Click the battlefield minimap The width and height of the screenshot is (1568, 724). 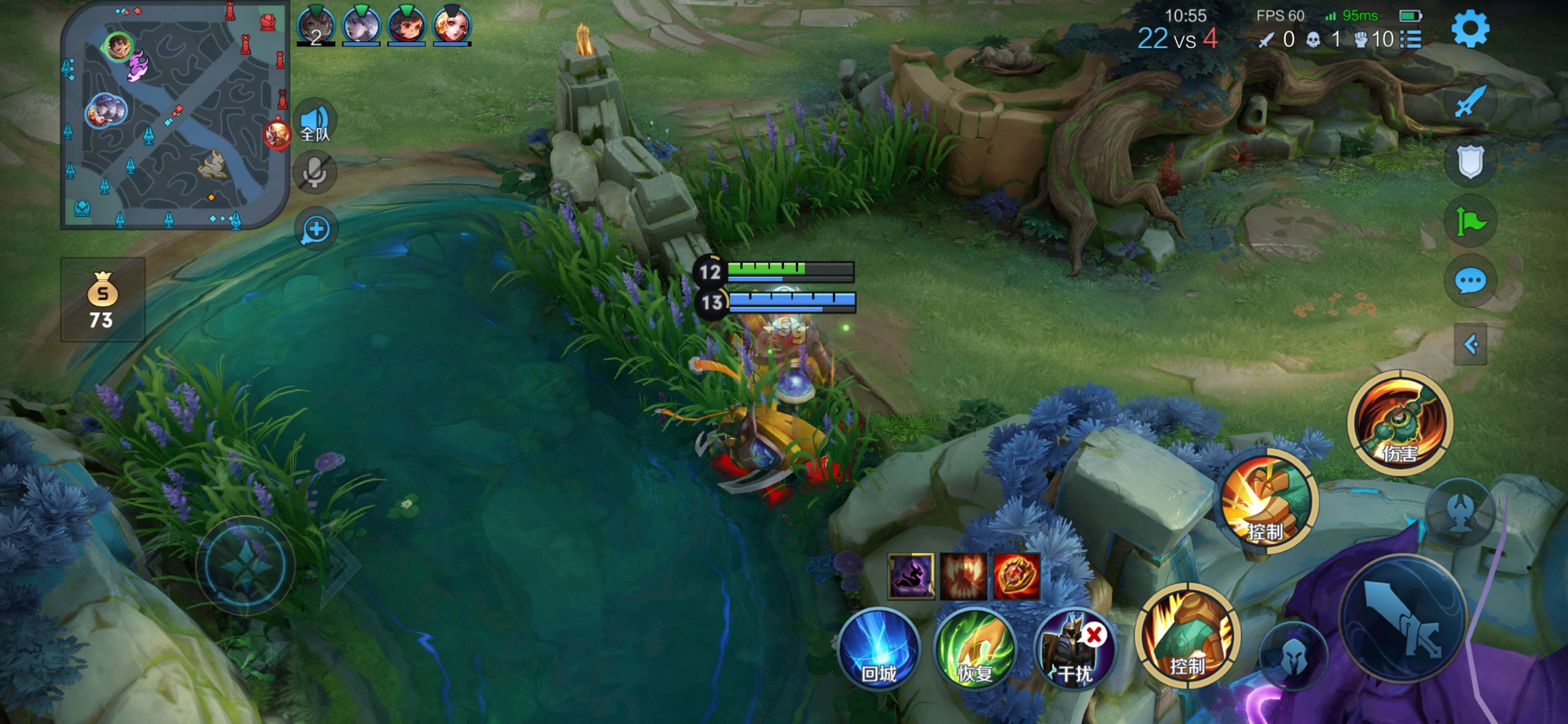click(174, 116)
